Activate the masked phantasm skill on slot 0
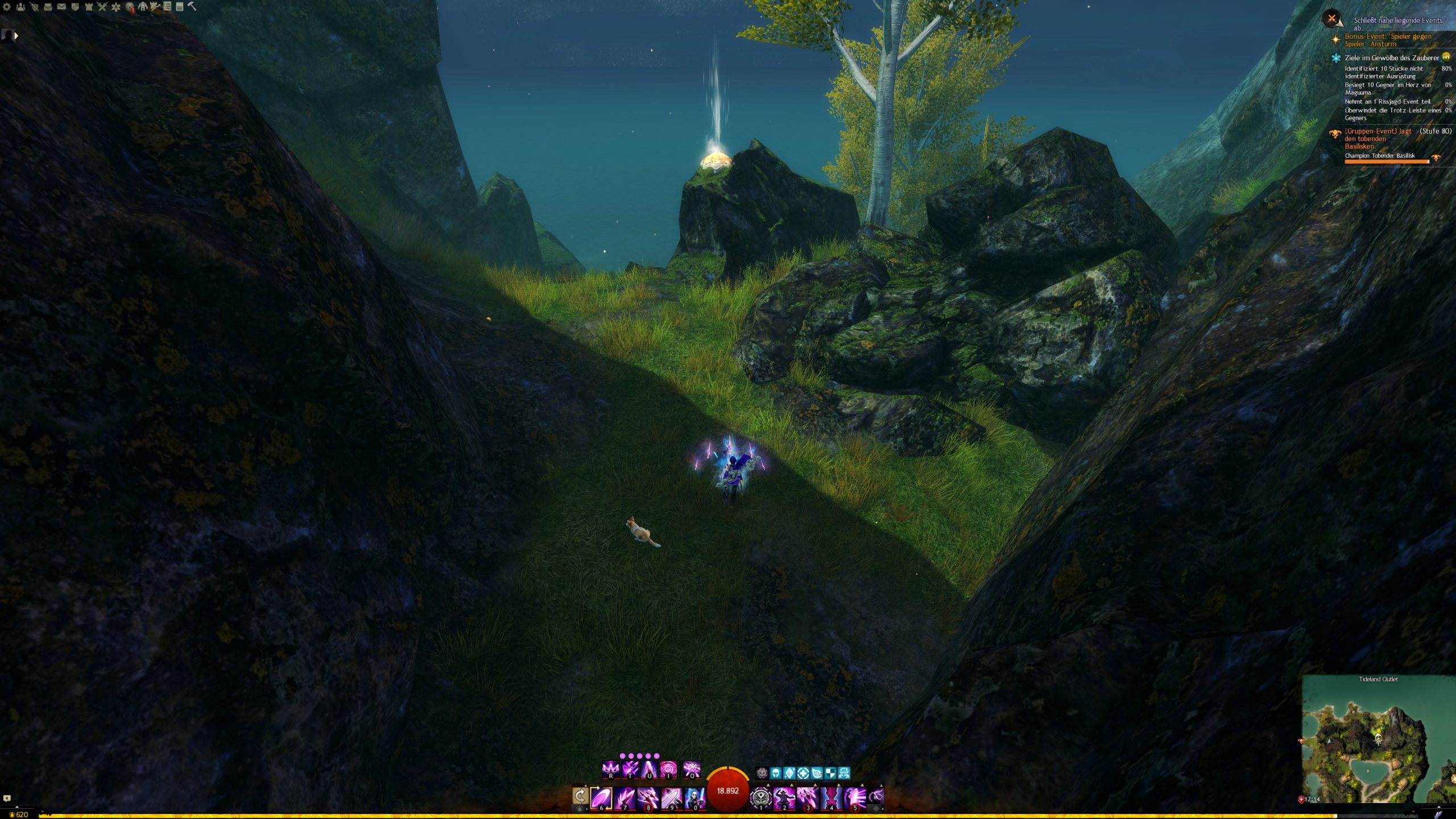The width and height of the screenshot is (1456, 819). (694, 797)
